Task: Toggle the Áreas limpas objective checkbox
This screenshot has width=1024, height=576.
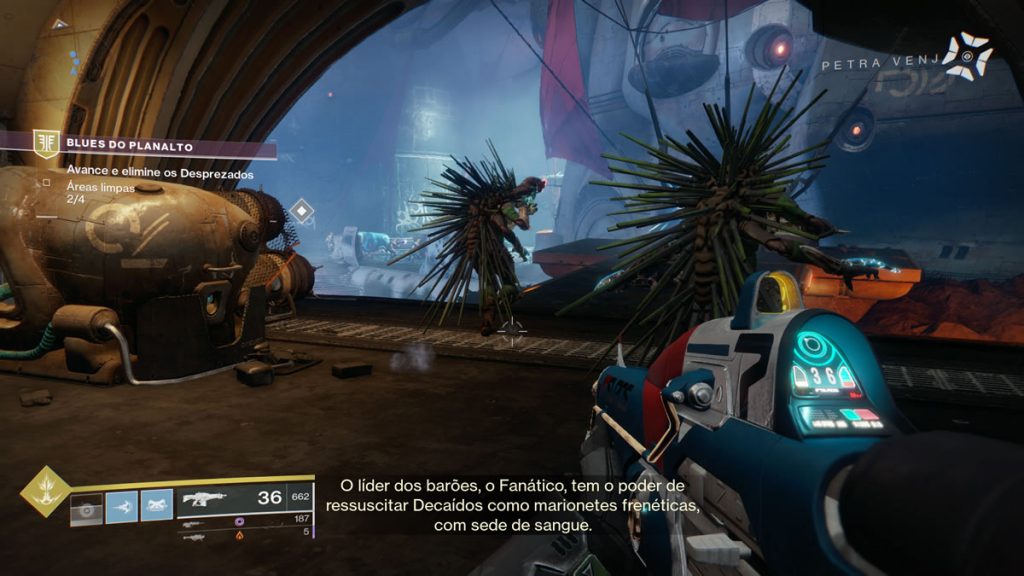Action: [x=46, y=181]
